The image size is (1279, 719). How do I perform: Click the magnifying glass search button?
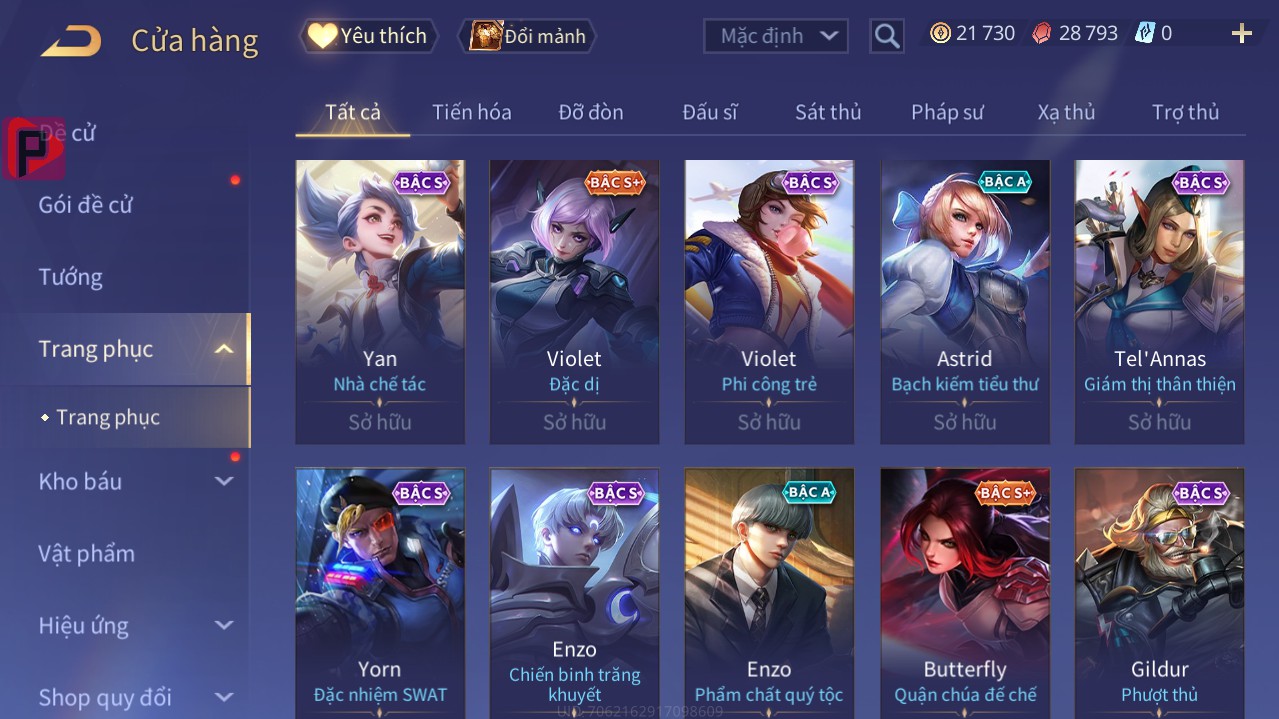pyautogui.click(x=886, y=36)
